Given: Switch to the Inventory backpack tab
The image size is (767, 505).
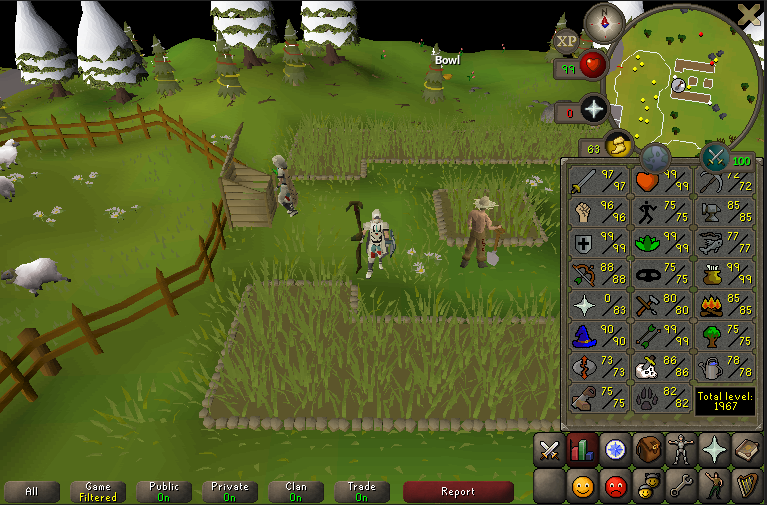Looking at the screenshot, I should (x=648, y=450).
